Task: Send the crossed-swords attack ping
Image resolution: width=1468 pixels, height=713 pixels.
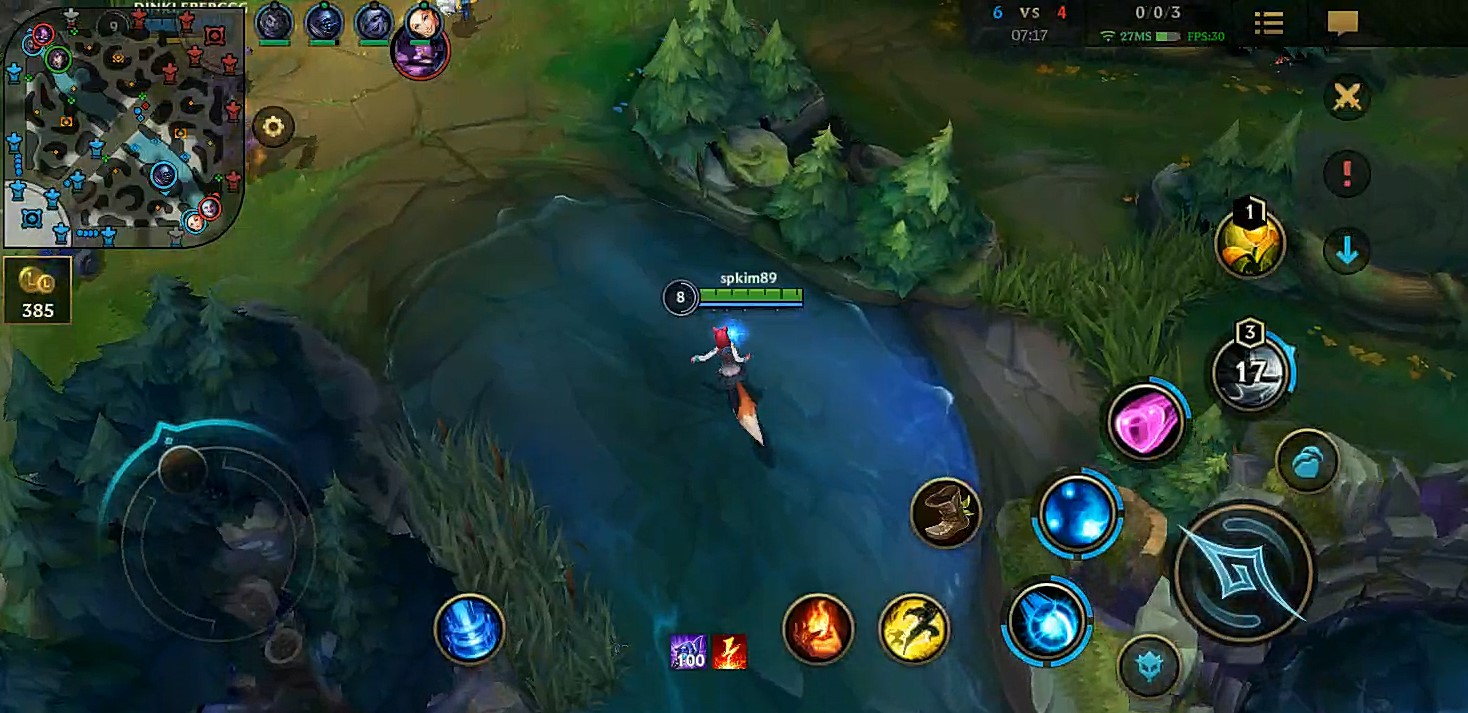Action: pyautogui.click(x=1347, y=97)
